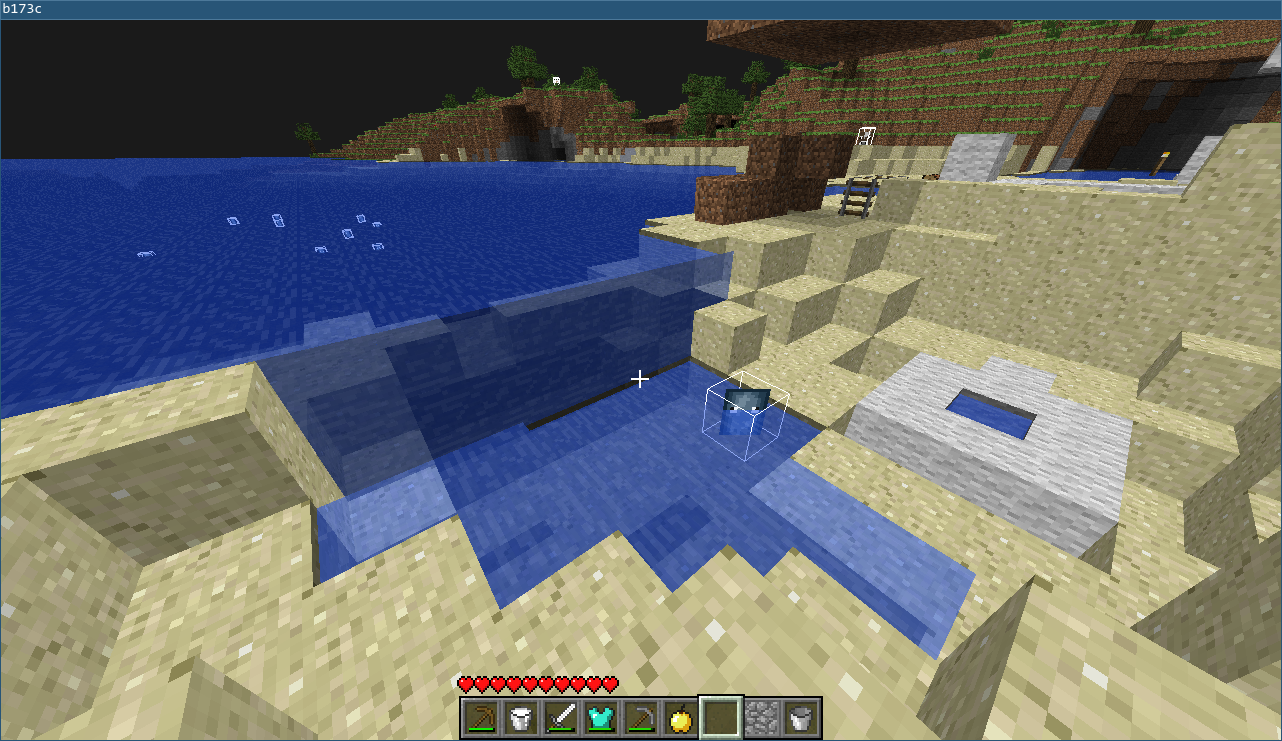Switch to the gray-headed pickaxe slot

point(641,717)
